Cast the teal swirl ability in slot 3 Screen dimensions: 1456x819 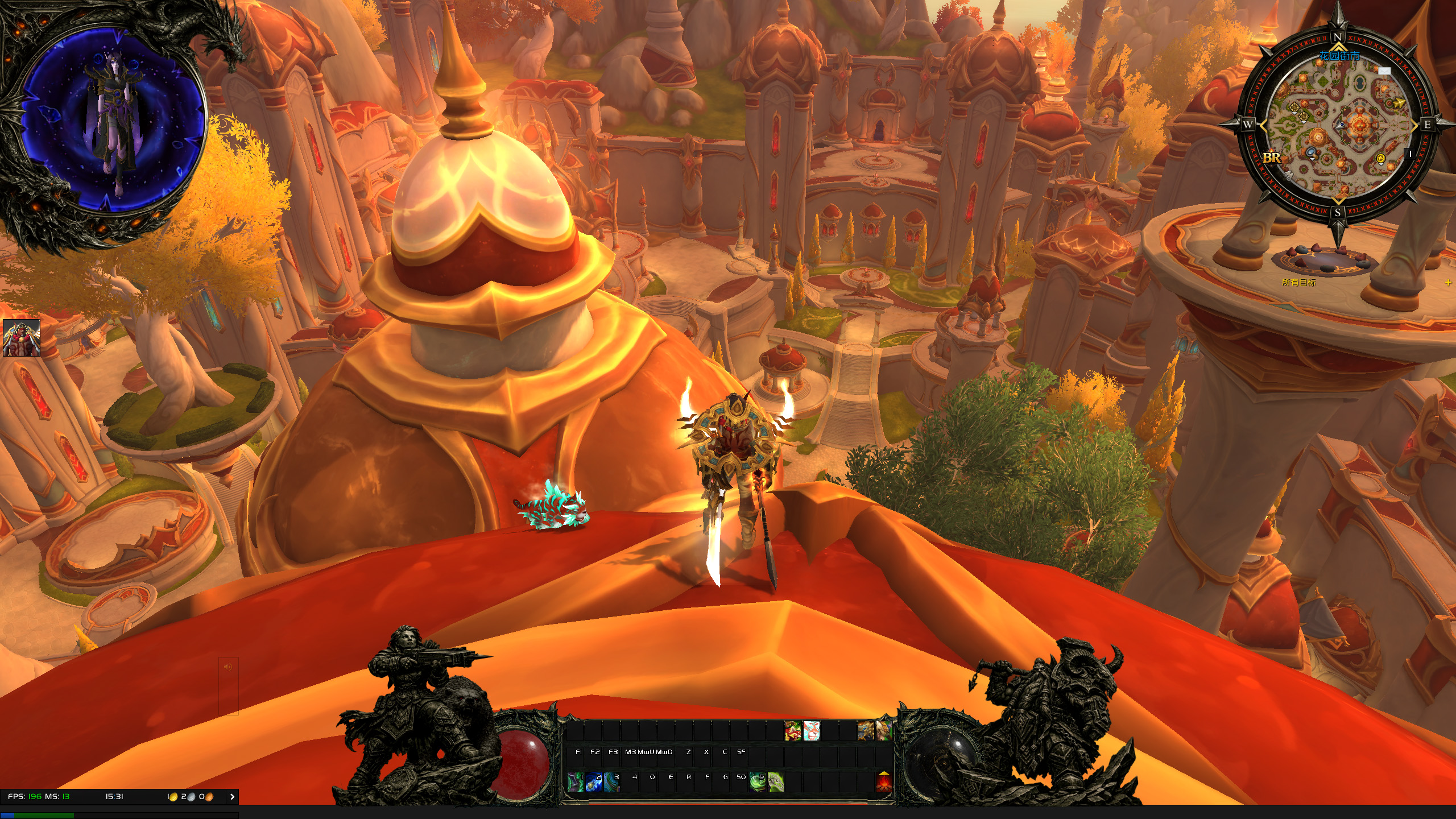[611, 782]
